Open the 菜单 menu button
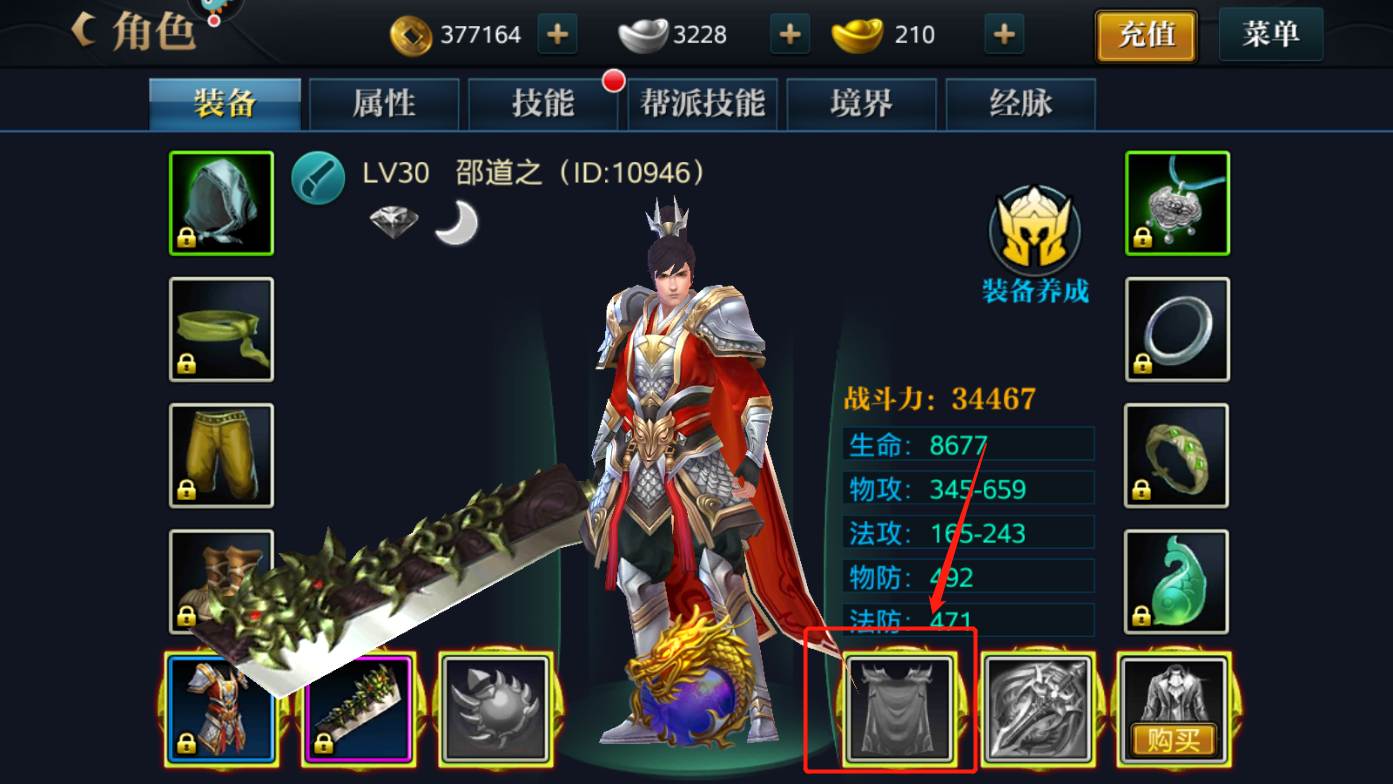Screen dimensions: 1393x784 point(1270,33)
